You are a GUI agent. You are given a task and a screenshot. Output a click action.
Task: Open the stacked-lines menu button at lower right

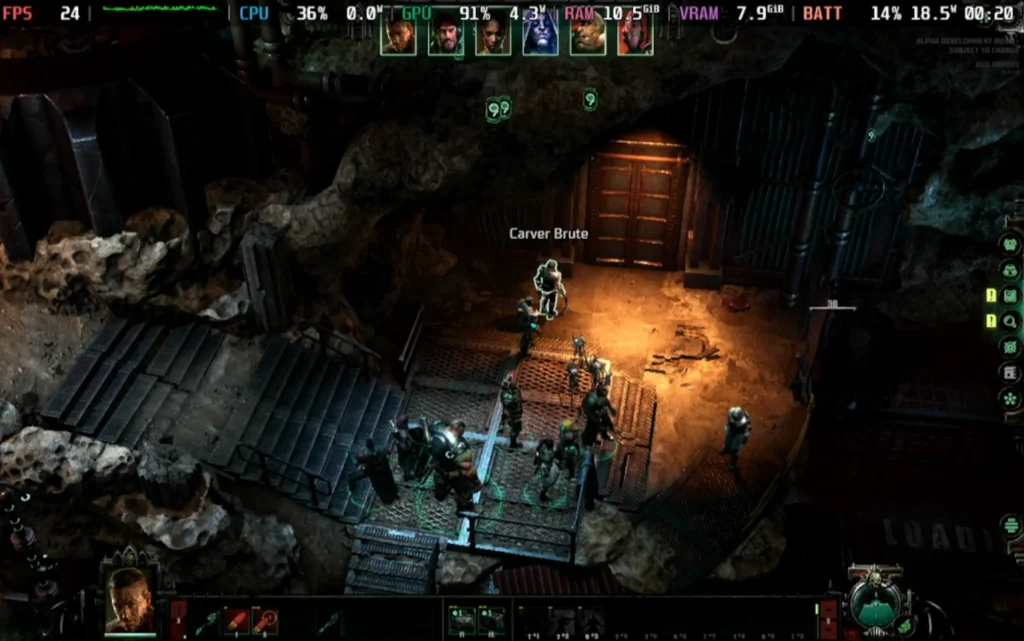(x=1011, y=525)
